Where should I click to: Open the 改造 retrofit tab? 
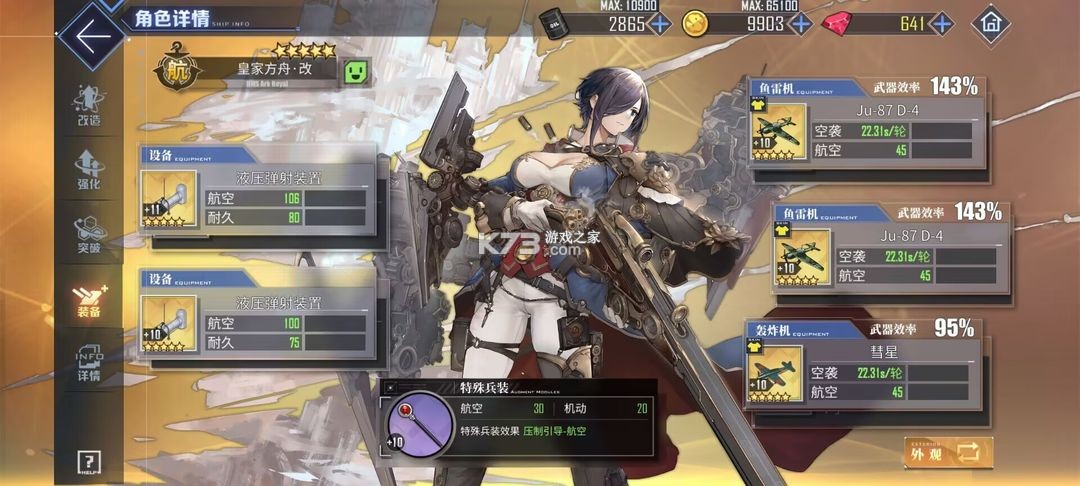coord(89,105)
